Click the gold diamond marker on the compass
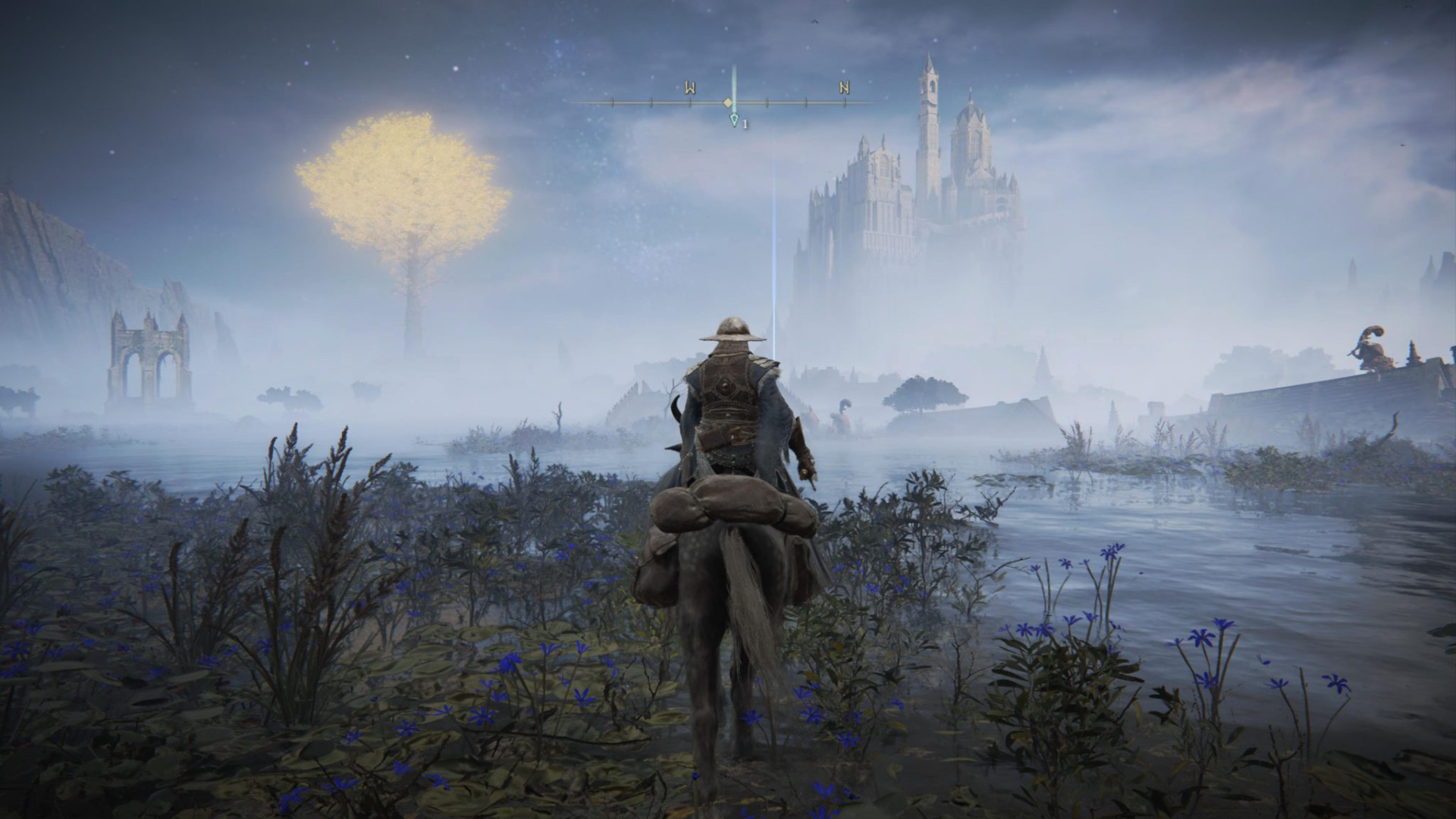The image size is (1456, 819). pos(727,102)
